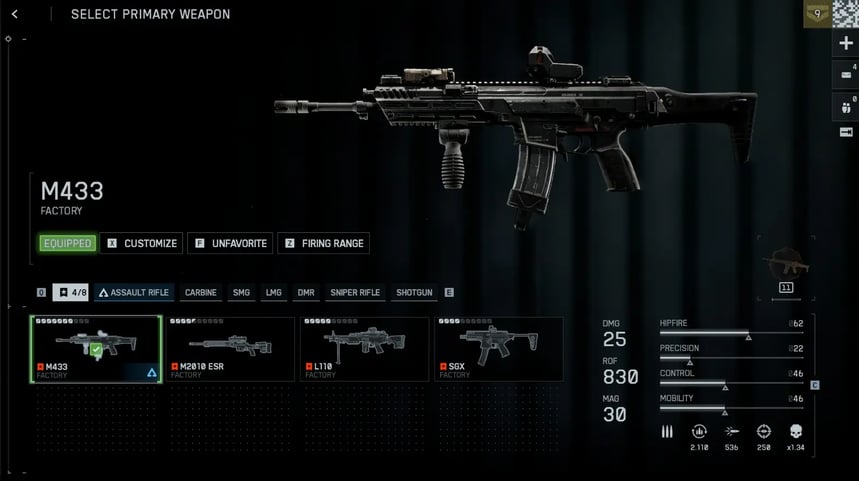Unfavorite the M433 weapon
The image size is (859, 481).
pyautogui.click(x=229, y=243)
